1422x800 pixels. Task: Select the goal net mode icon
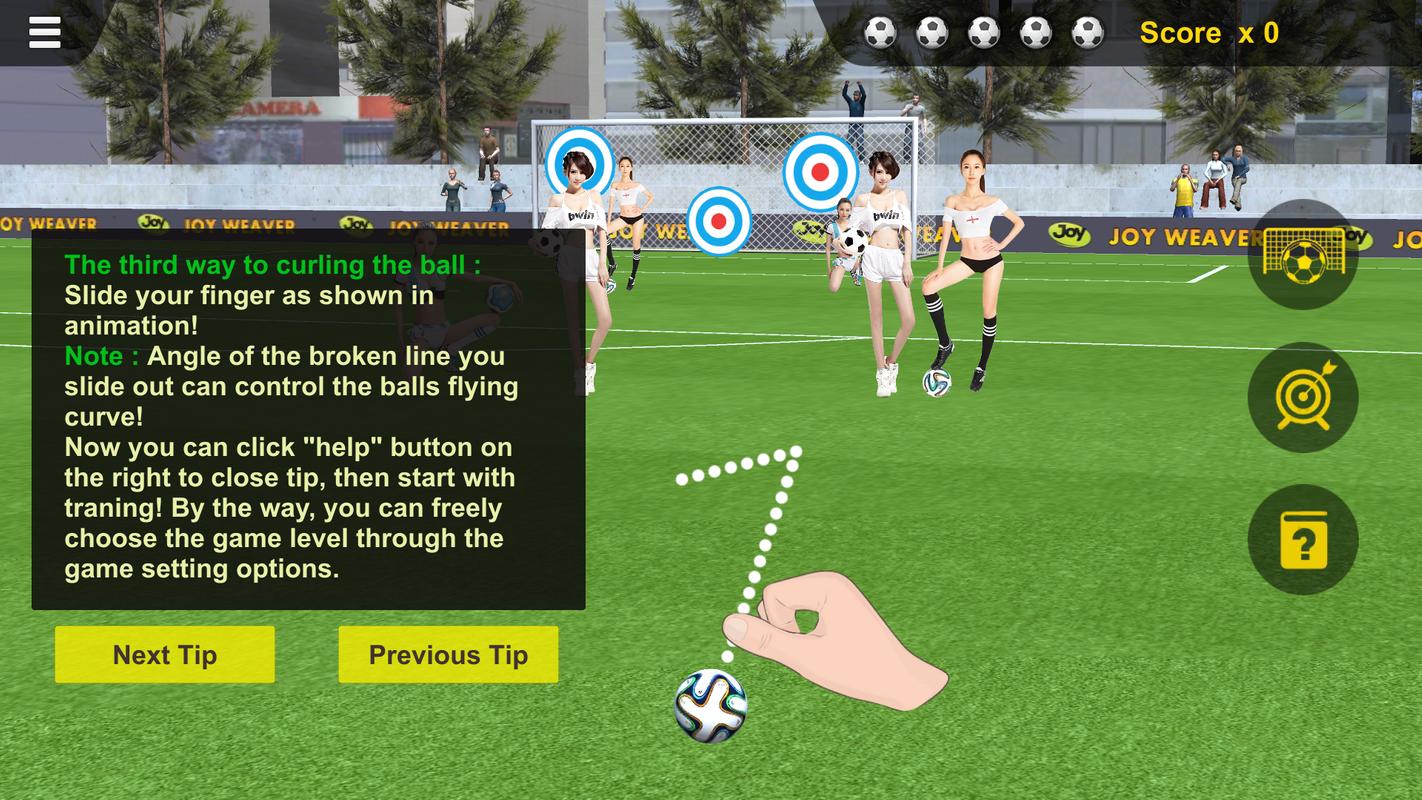1303,255
